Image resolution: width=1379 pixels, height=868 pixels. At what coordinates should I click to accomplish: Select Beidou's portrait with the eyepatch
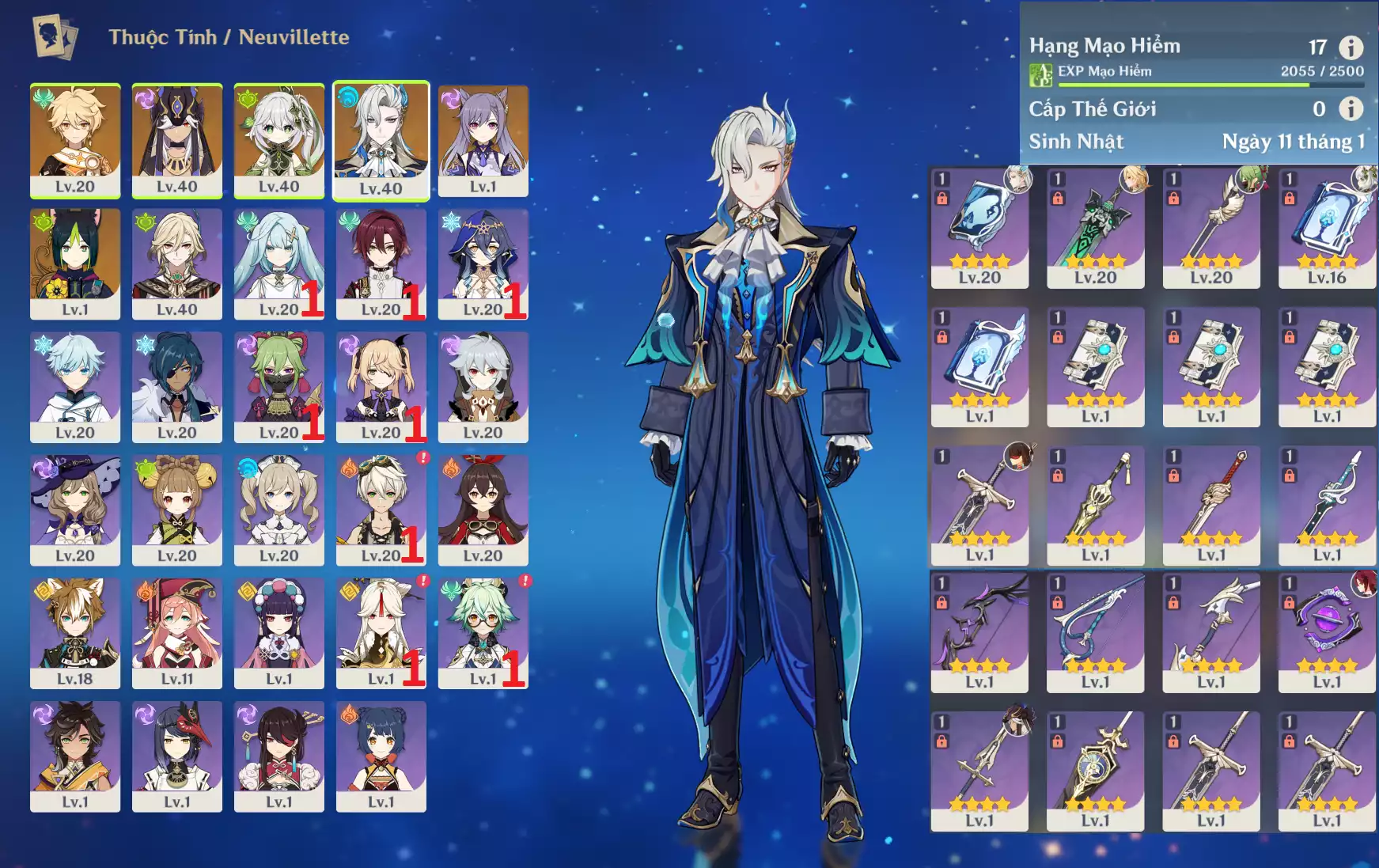(278, 755)
